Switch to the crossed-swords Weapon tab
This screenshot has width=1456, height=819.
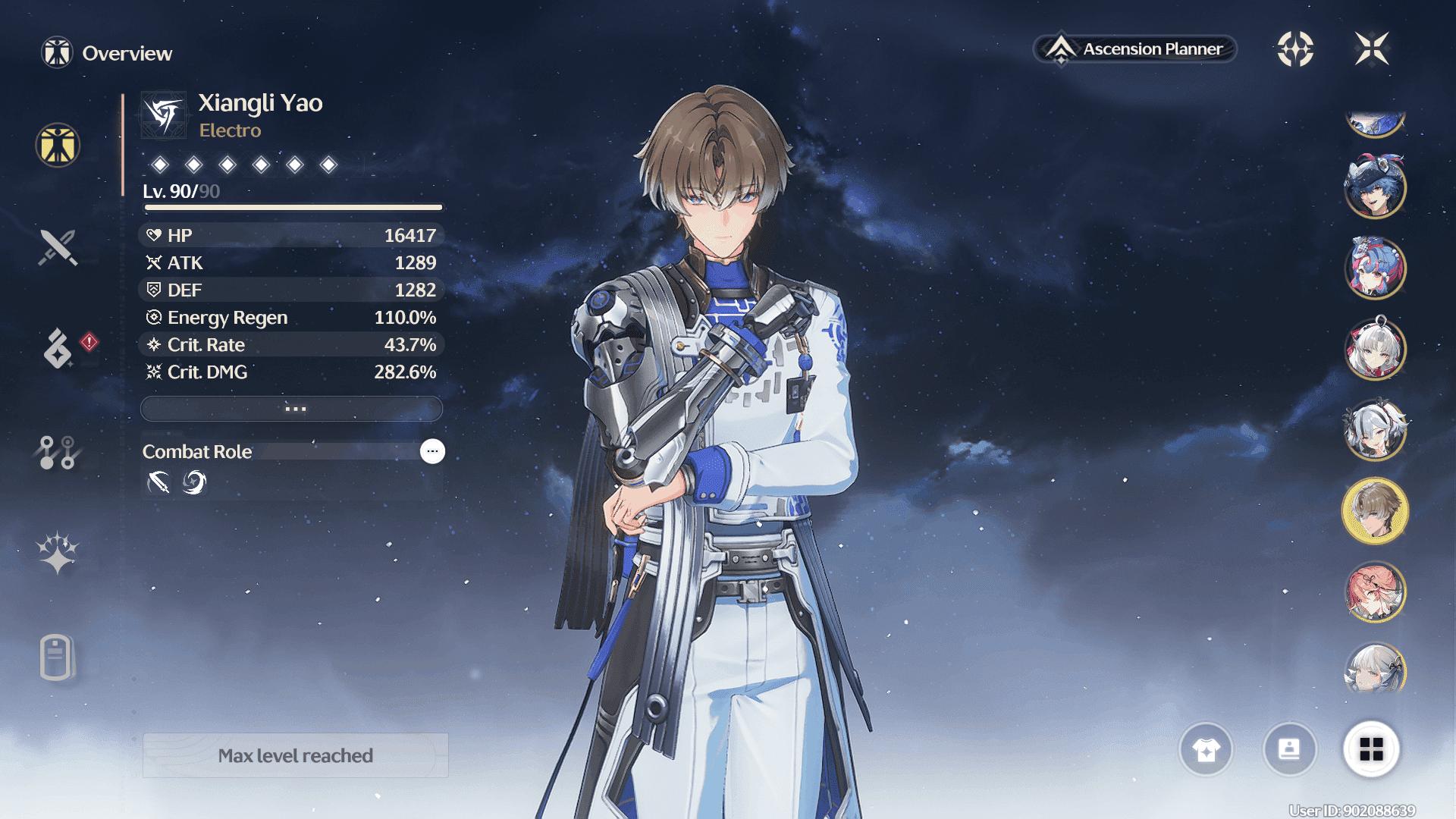tap(58, 247)
